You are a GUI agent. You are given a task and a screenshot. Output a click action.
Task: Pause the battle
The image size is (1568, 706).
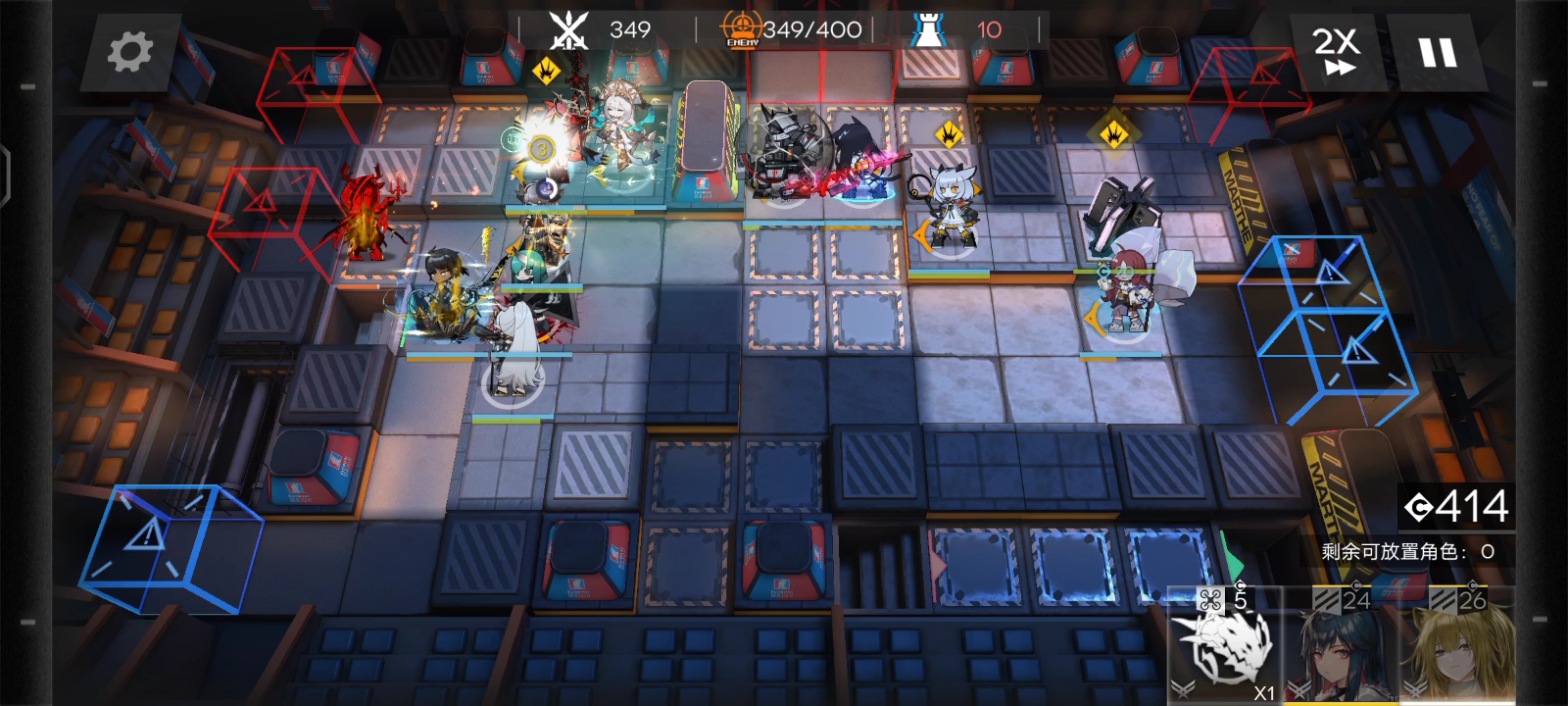(x=1438, y=53)
